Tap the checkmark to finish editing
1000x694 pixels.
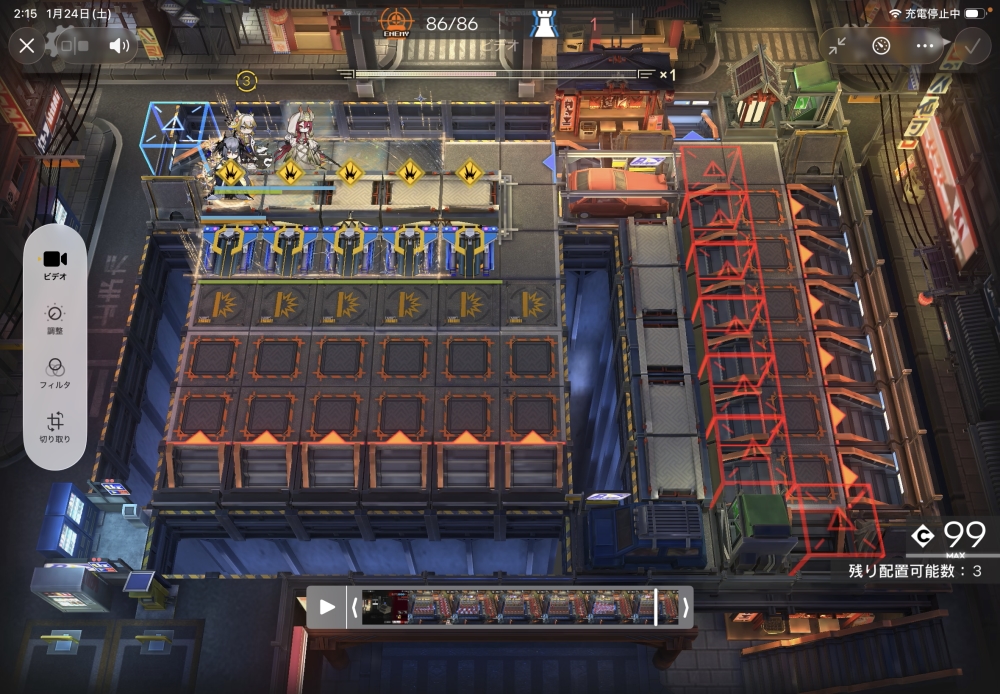coord(968,46)
